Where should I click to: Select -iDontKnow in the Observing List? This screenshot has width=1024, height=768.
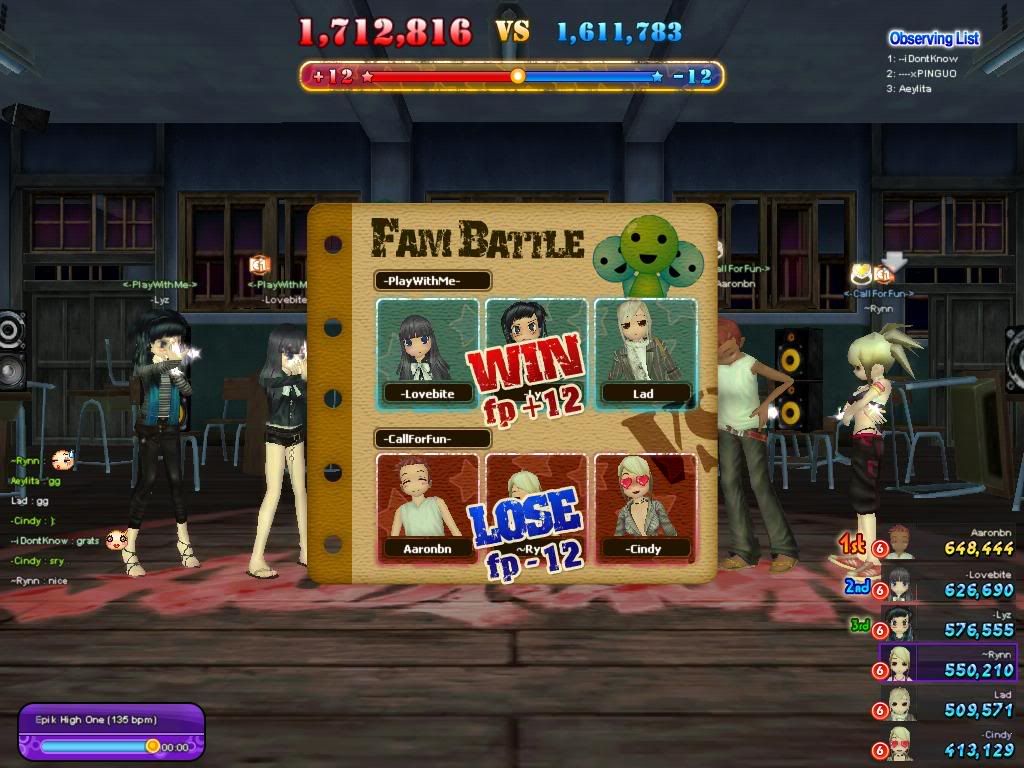tap(926, 59)
